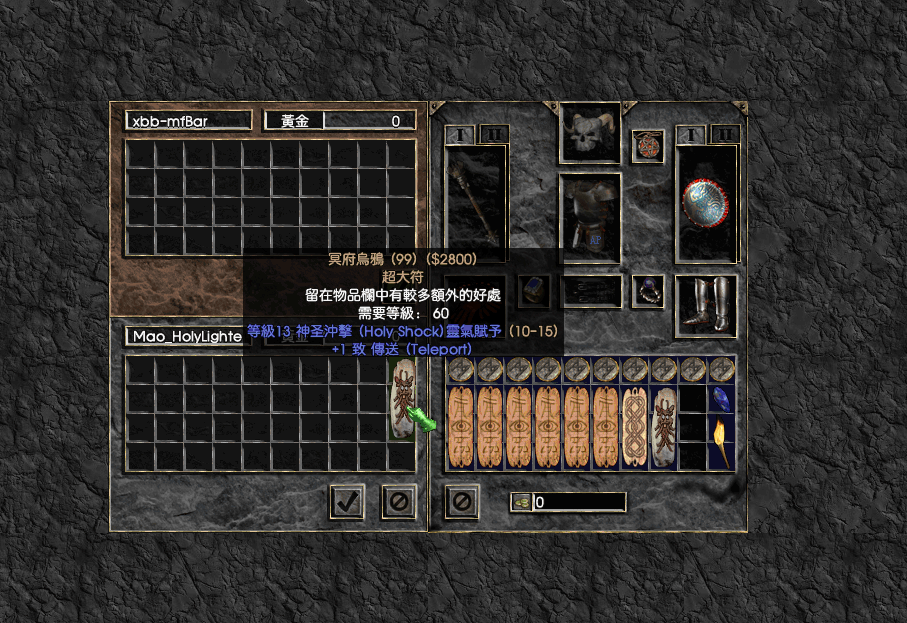Screen dimensions: 907x623
Task: Accept the trade with the checkmark button
Action: pos(347,501)
